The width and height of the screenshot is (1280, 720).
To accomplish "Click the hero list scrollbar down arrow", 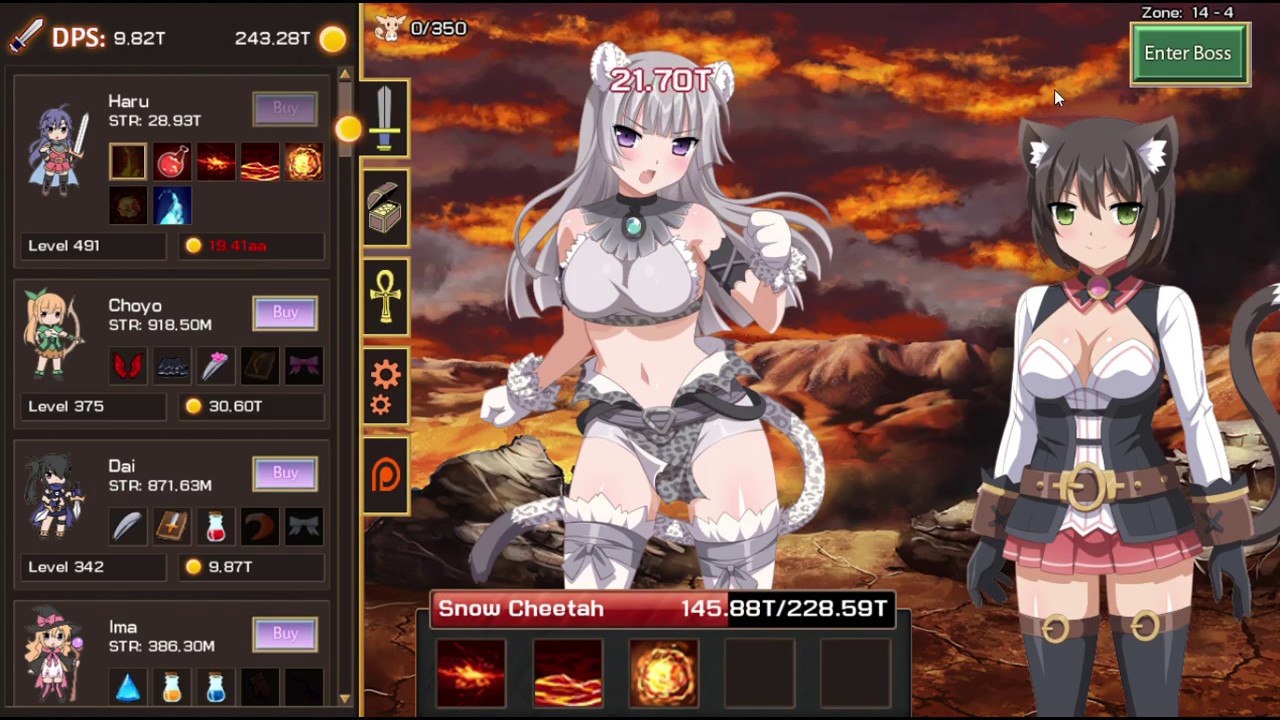I will [345, 698].
